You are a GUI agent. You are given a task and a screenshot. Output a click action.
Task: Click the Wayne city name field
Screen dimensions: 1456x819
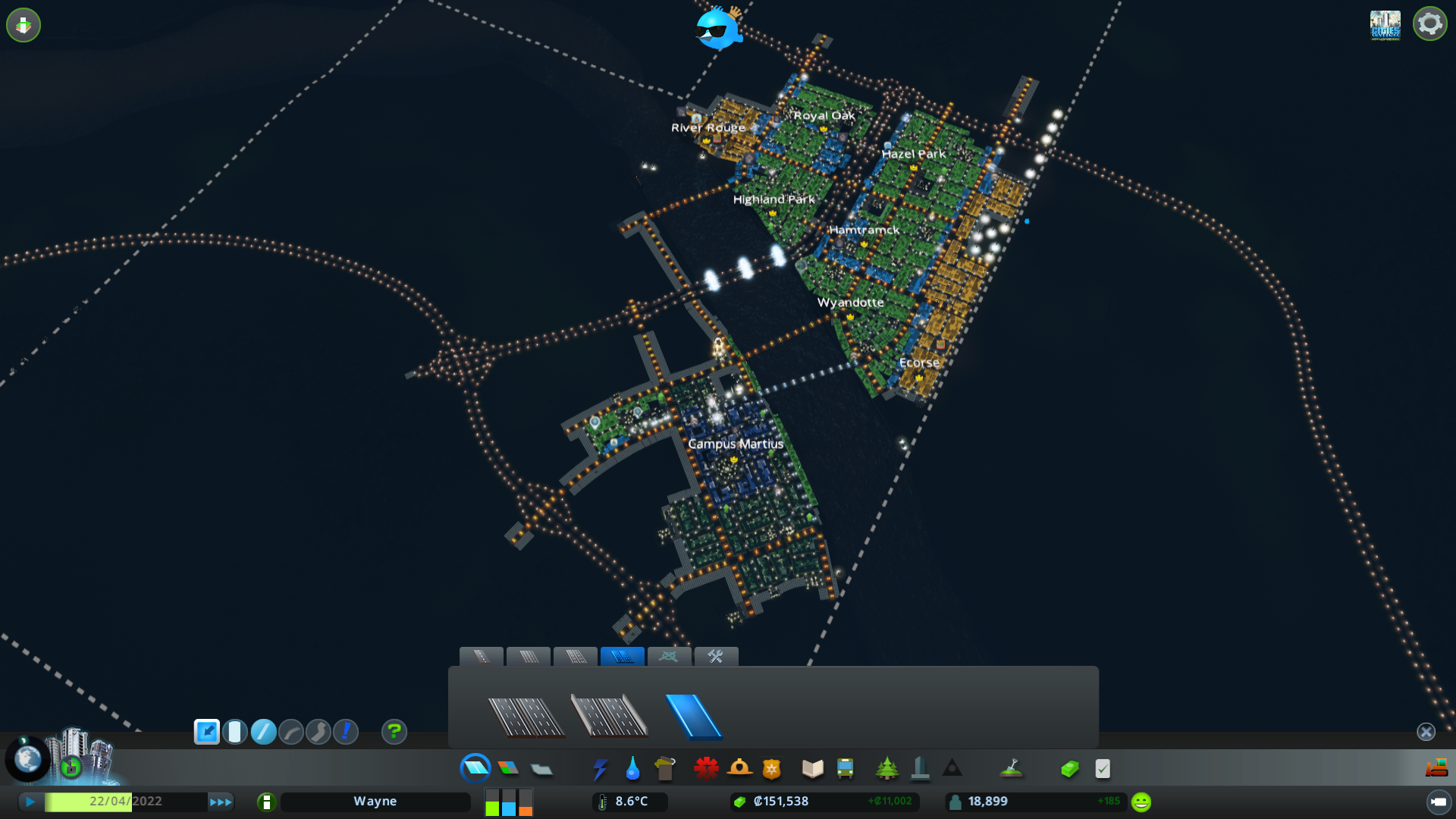coord(375,801)
